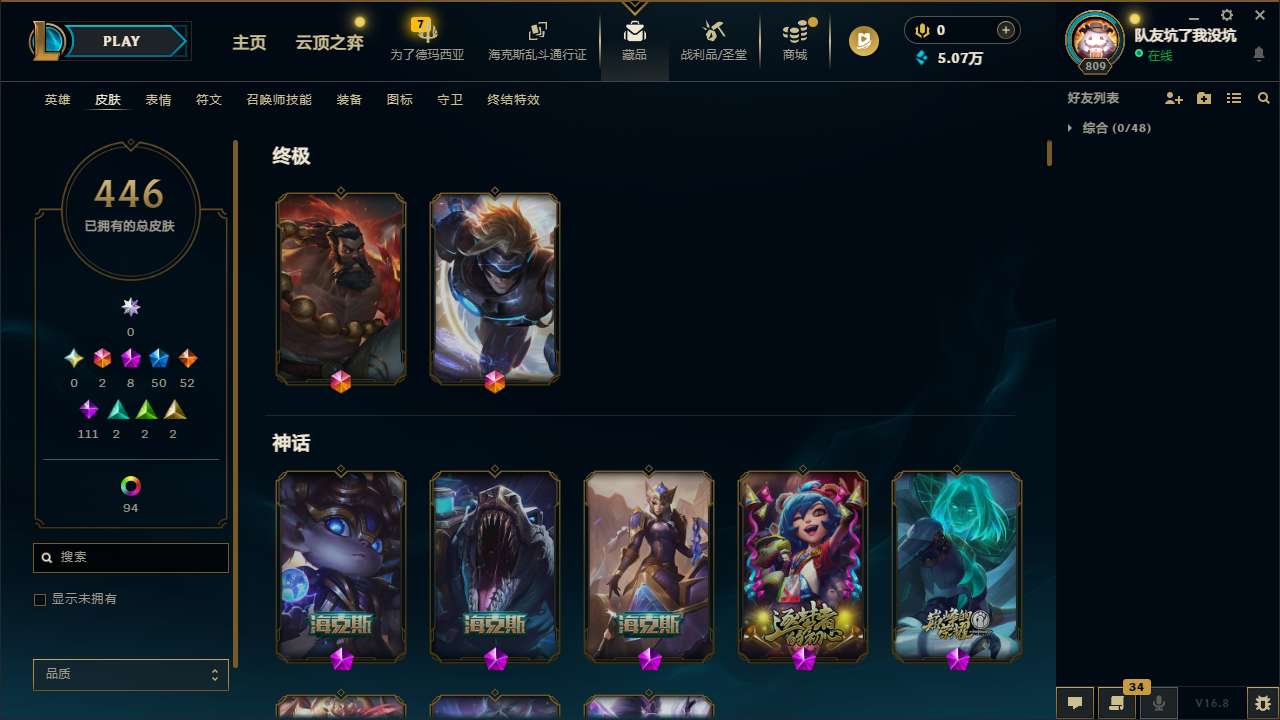Click the friends list search magnifier icon
Viewport: 1280px width, 720px height.
tap(1263, 98)
